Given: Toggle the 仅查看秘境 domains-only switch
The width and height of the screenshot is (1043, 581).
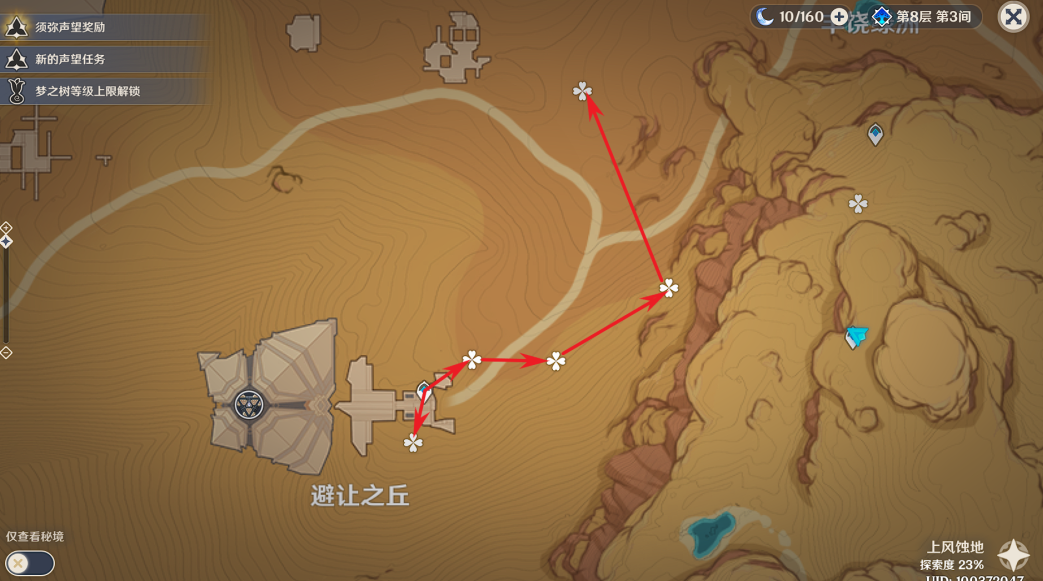Looking at the screenshot, I should pyautogui.click(x=29, y=563).
